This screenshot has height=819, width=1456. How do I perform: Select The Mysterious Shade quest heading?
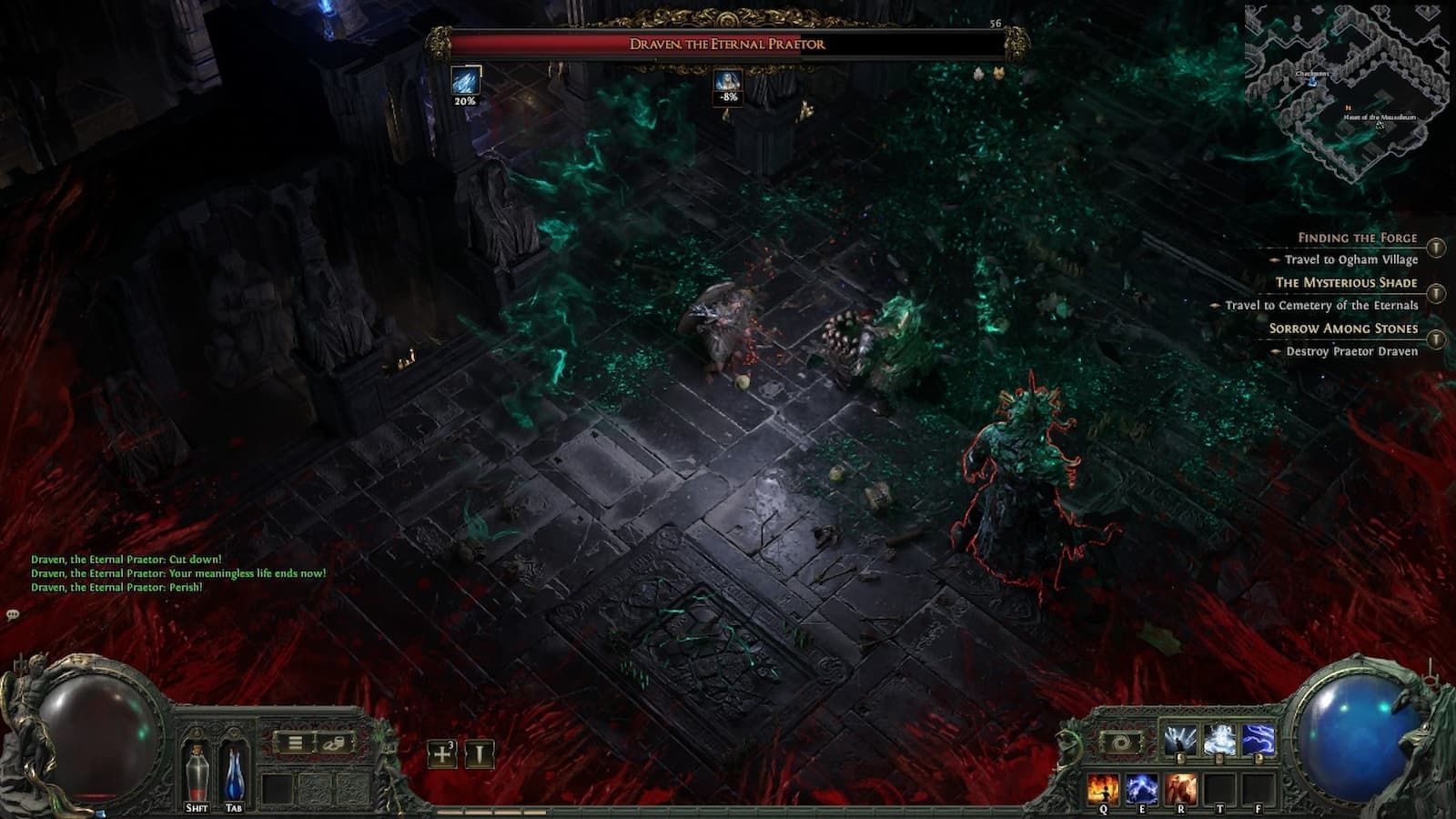pos(1347,283)
